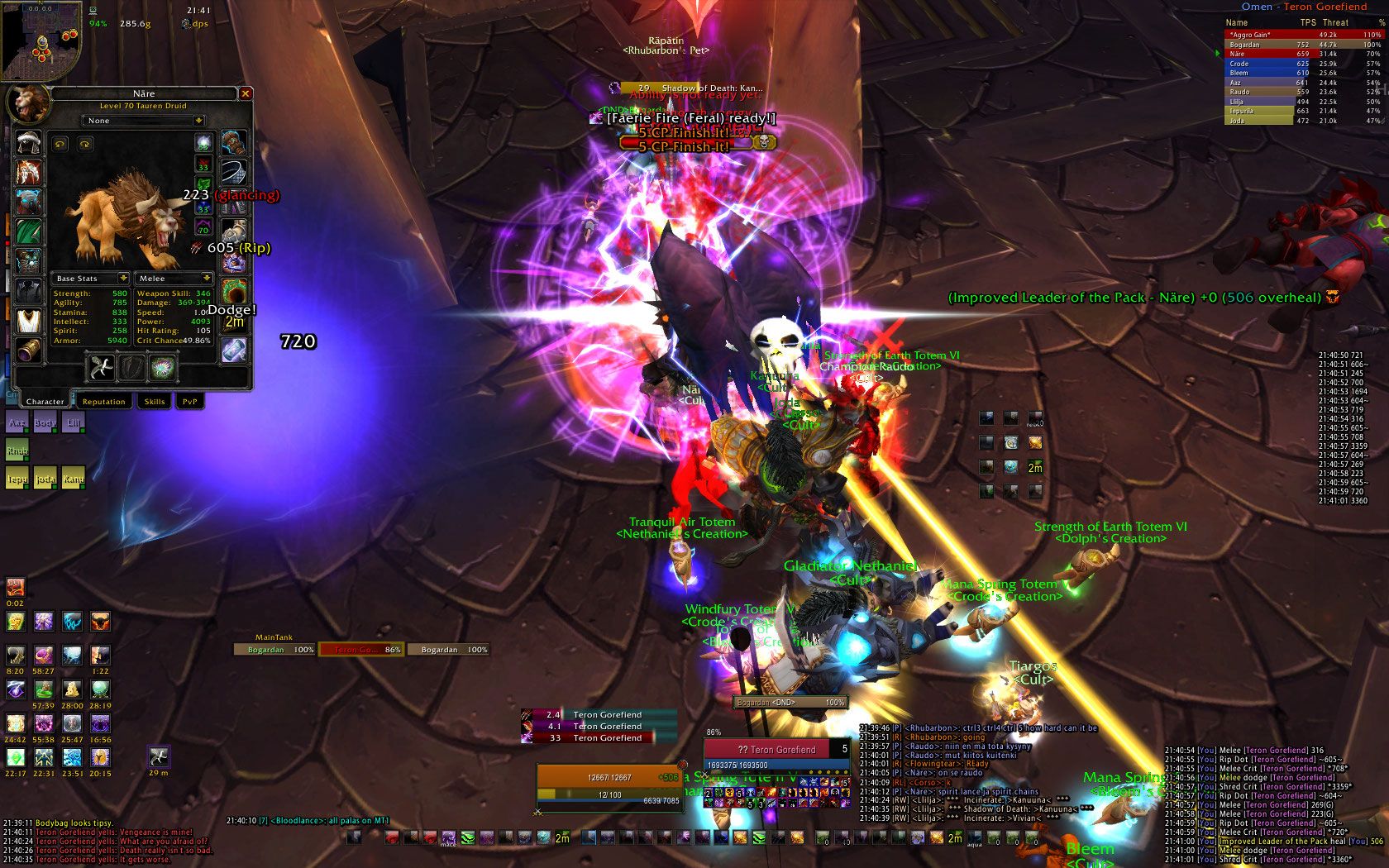Image resolution: width=1389 pixels, height=868 pixels.
Task: Click Crode's row in Omen threat meter
Action: 1258,64
